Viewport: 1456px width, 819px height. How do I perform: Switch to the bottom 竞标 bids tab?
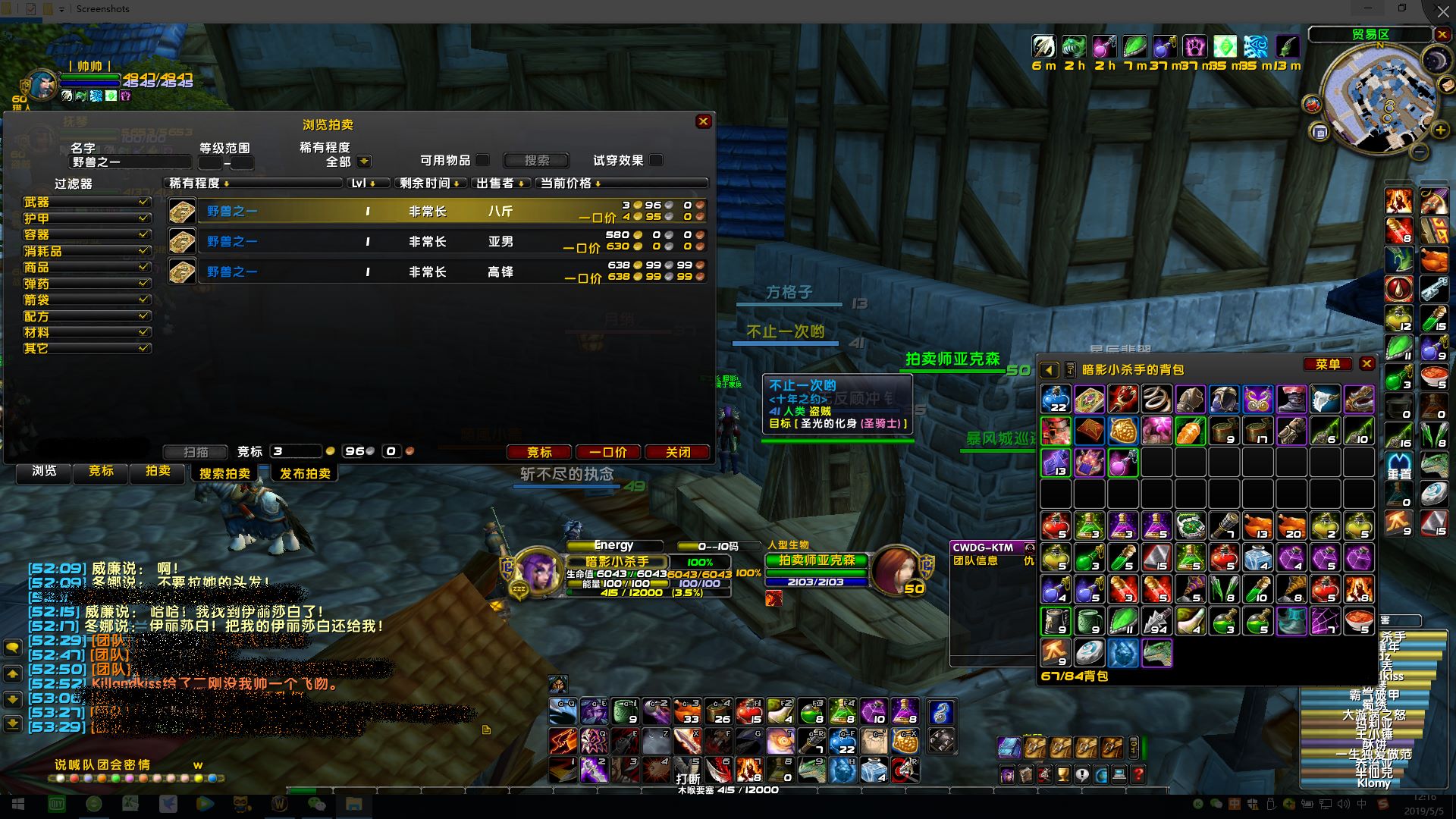coord(101,471)
